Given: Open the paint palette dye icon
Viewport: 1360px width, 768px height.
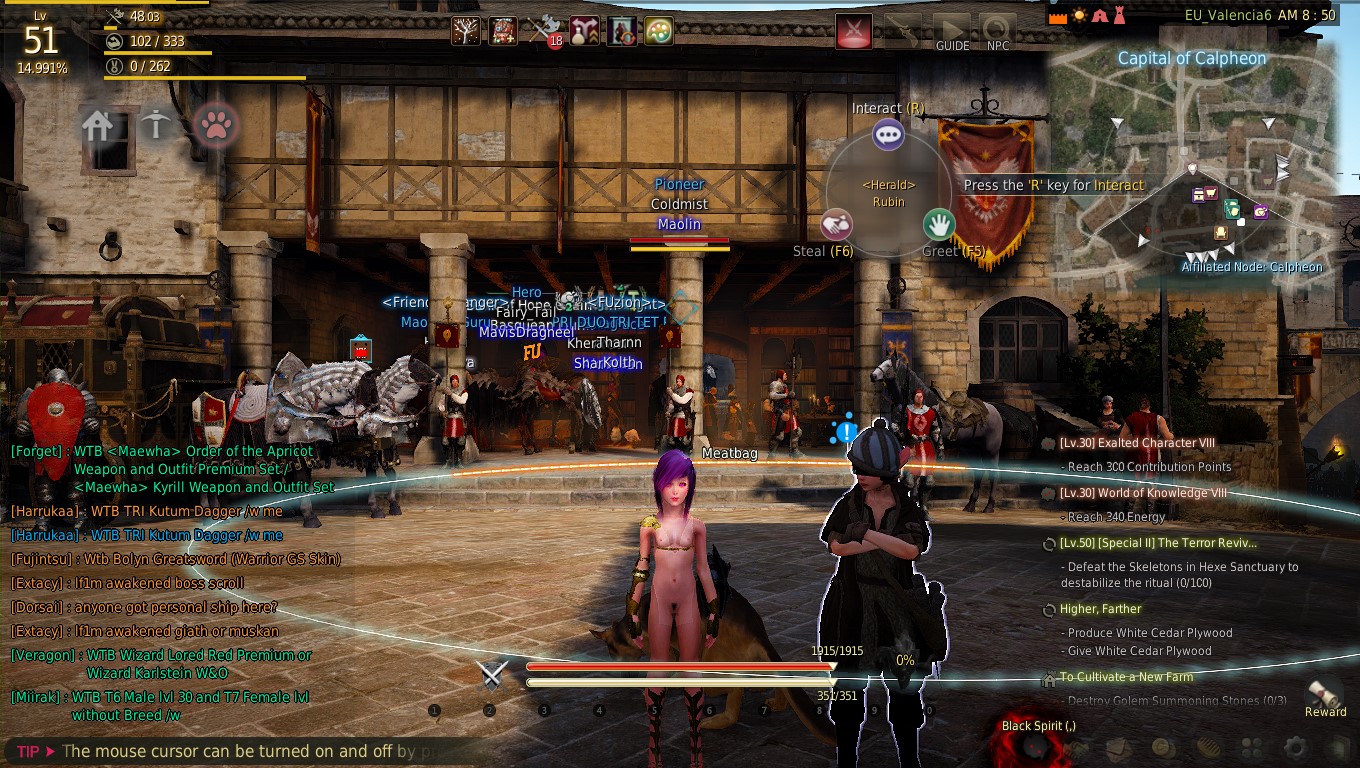Looking at the screenshot, I should (658, 31).
